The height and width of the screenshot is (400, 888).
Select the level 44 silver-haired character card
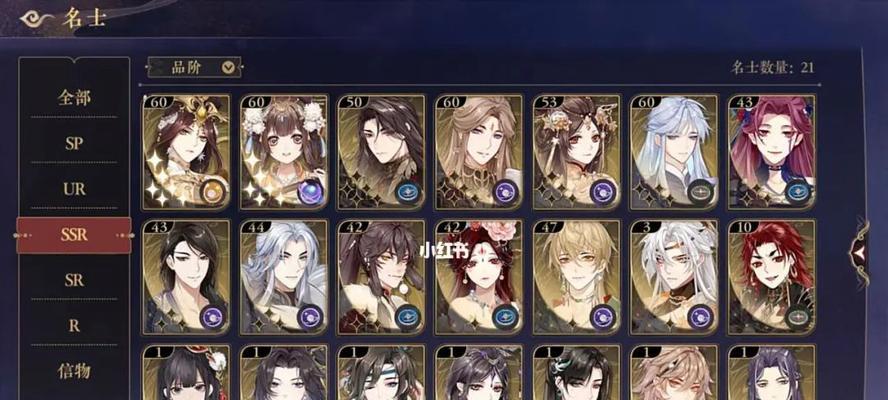click(283, 277)
